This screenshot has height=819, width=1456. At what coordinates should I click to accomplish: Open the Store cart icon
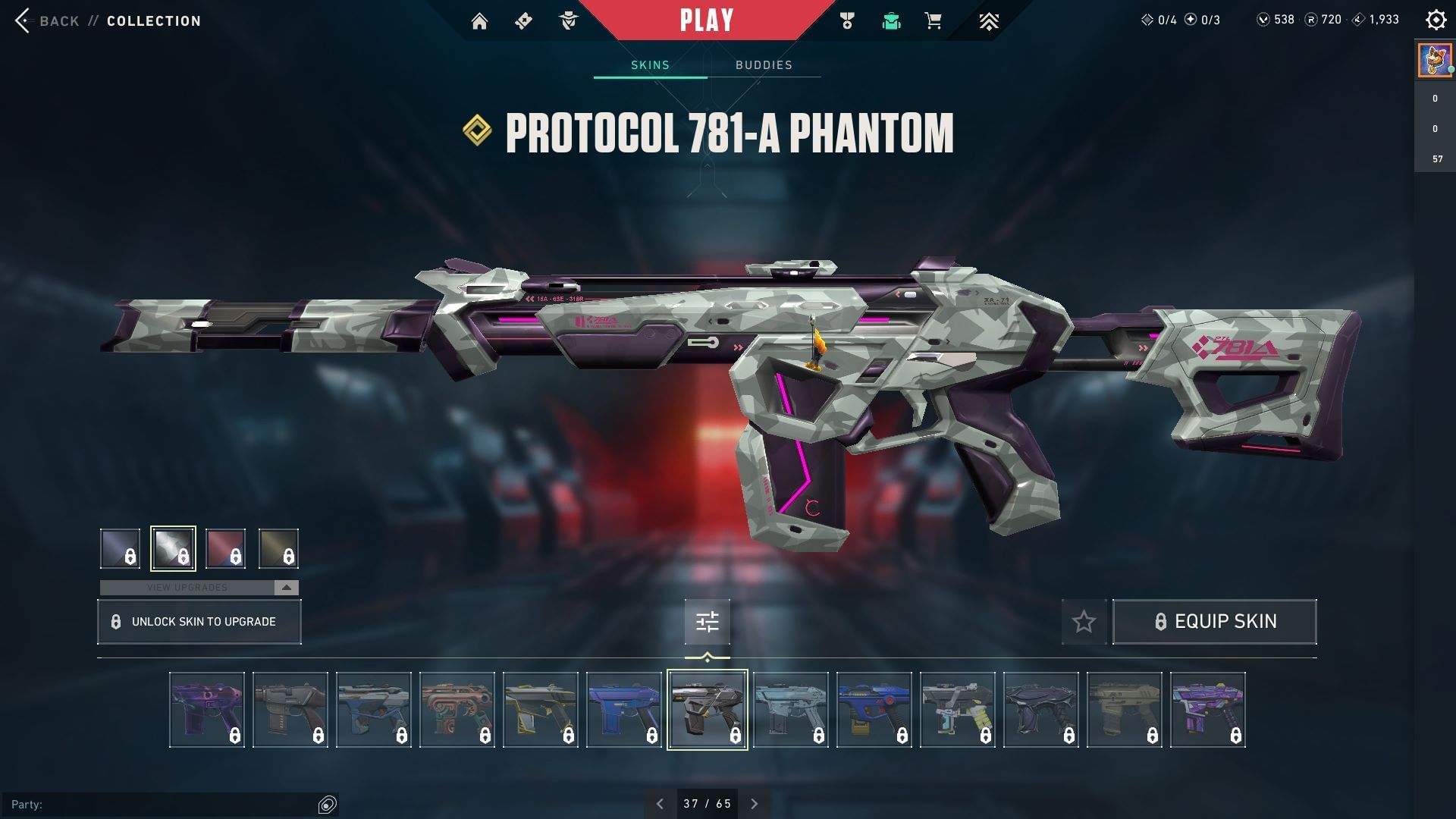(934, 20)
